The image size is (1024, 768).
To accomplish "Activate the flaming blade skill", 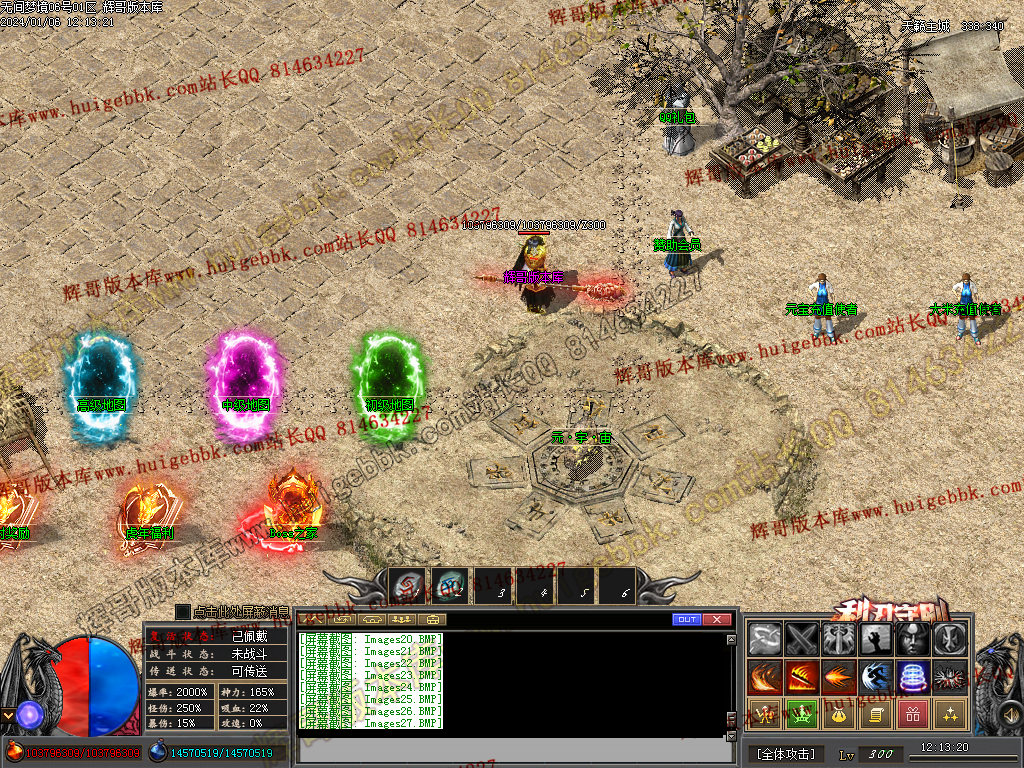I will [802, 677].
